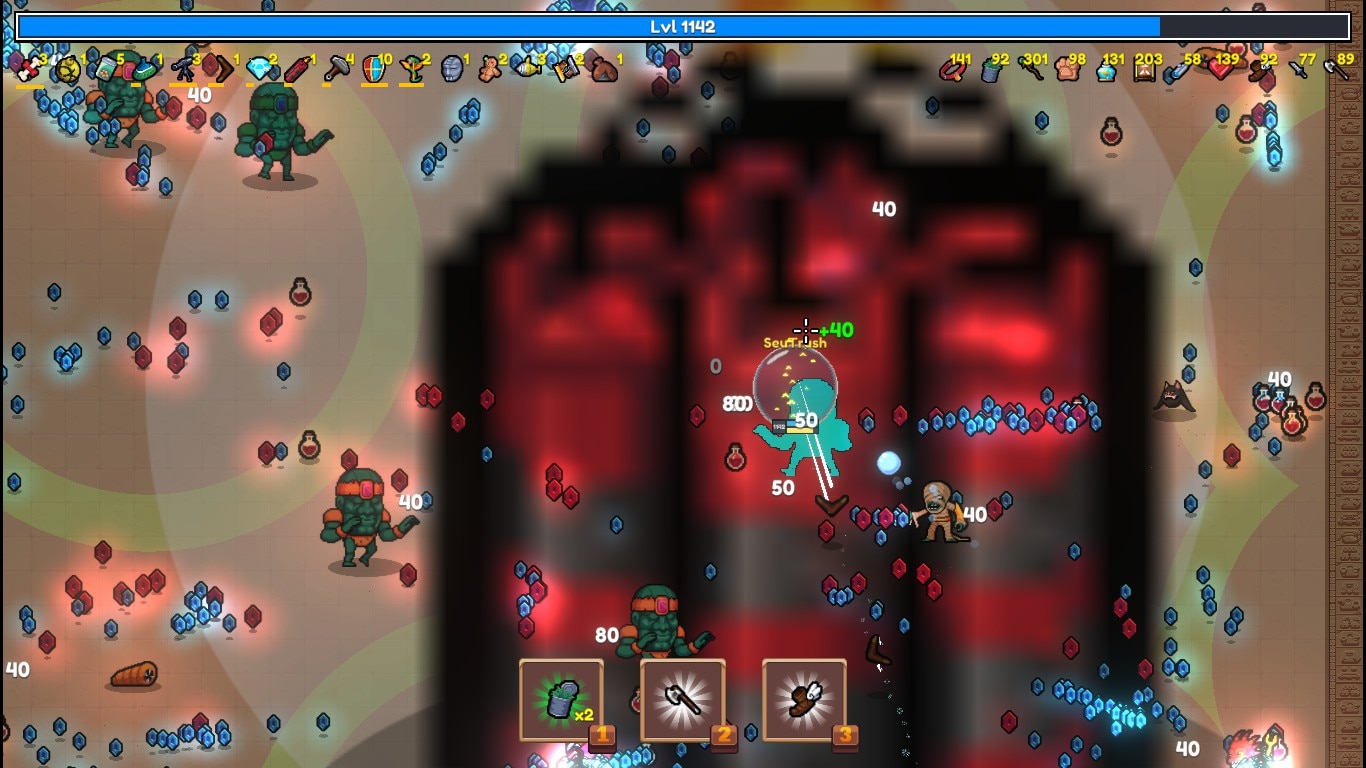
Task: Click the hammer item icon
Action: (335, 68)
